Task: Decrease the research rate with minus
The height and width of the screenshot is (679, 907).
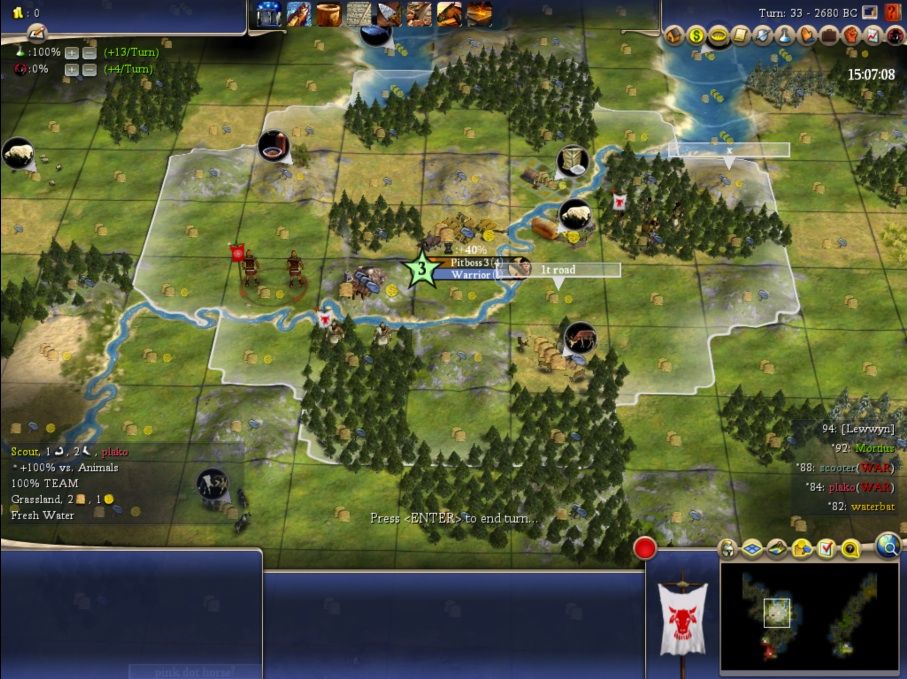Action: (87, 50)
